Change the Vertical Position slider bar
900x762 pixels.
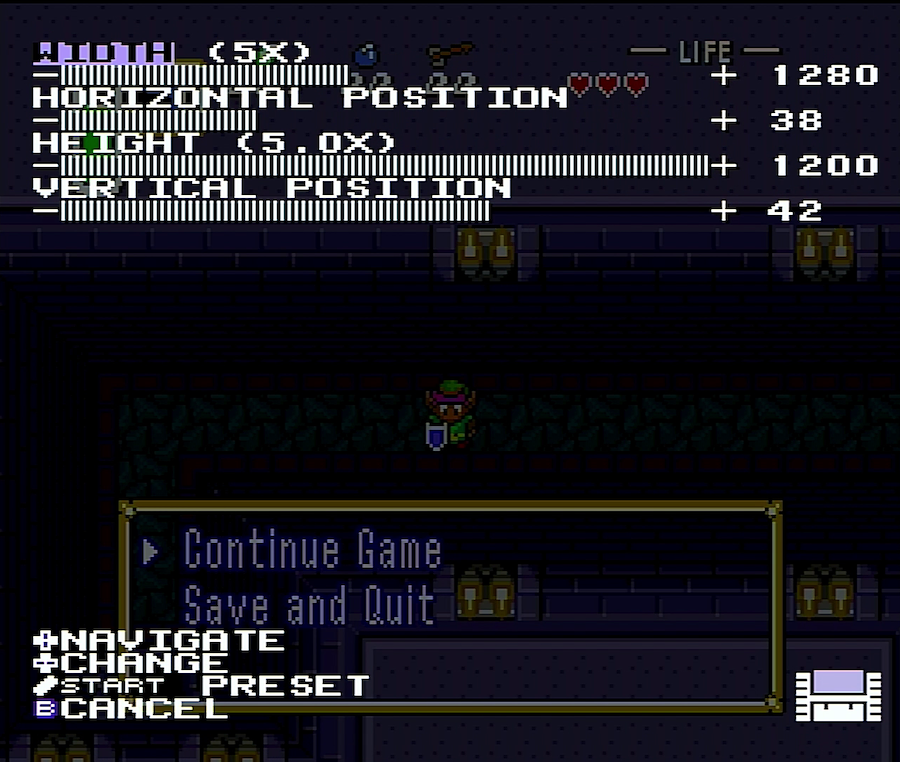[275, 211]
